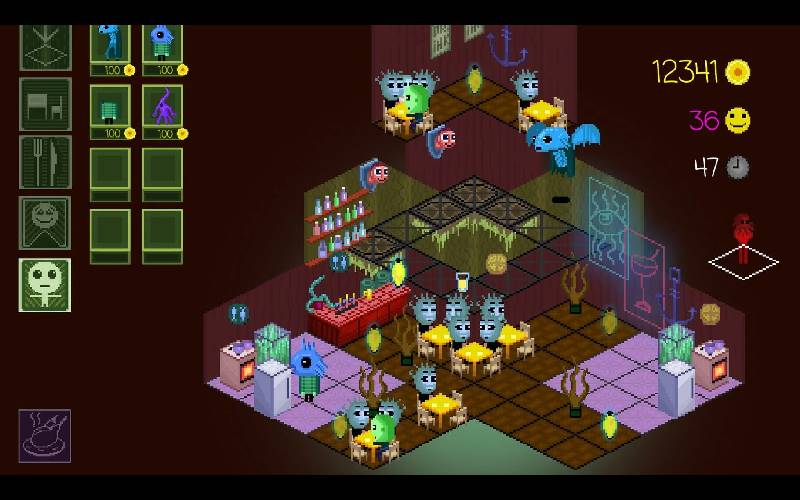Image resolution: width=800 pixels, height=500 pixels.
Task: Select the highlighted staff figure category
Action: 45,284
